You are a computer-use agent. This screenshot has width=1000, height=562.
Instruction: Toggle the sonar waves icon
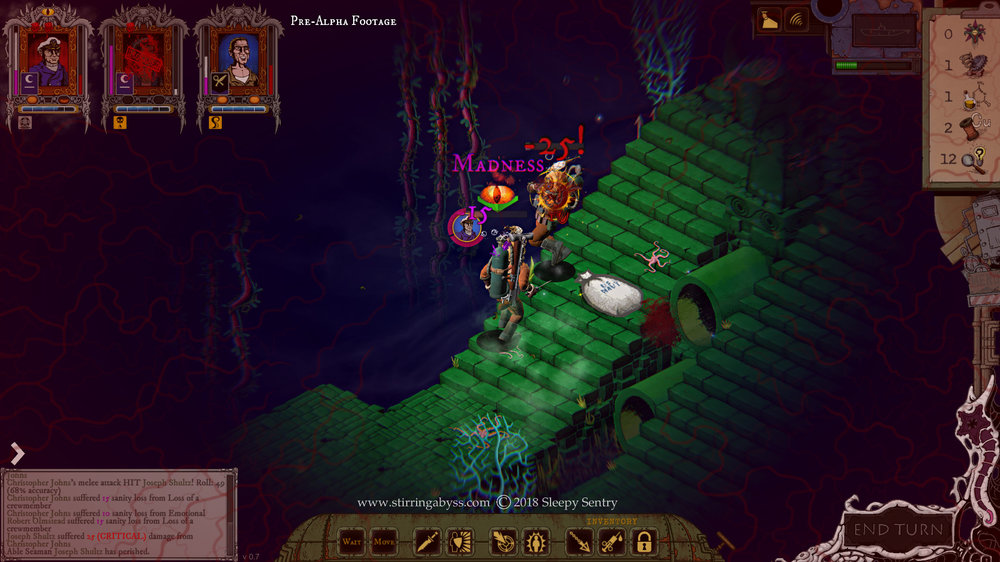796,18
